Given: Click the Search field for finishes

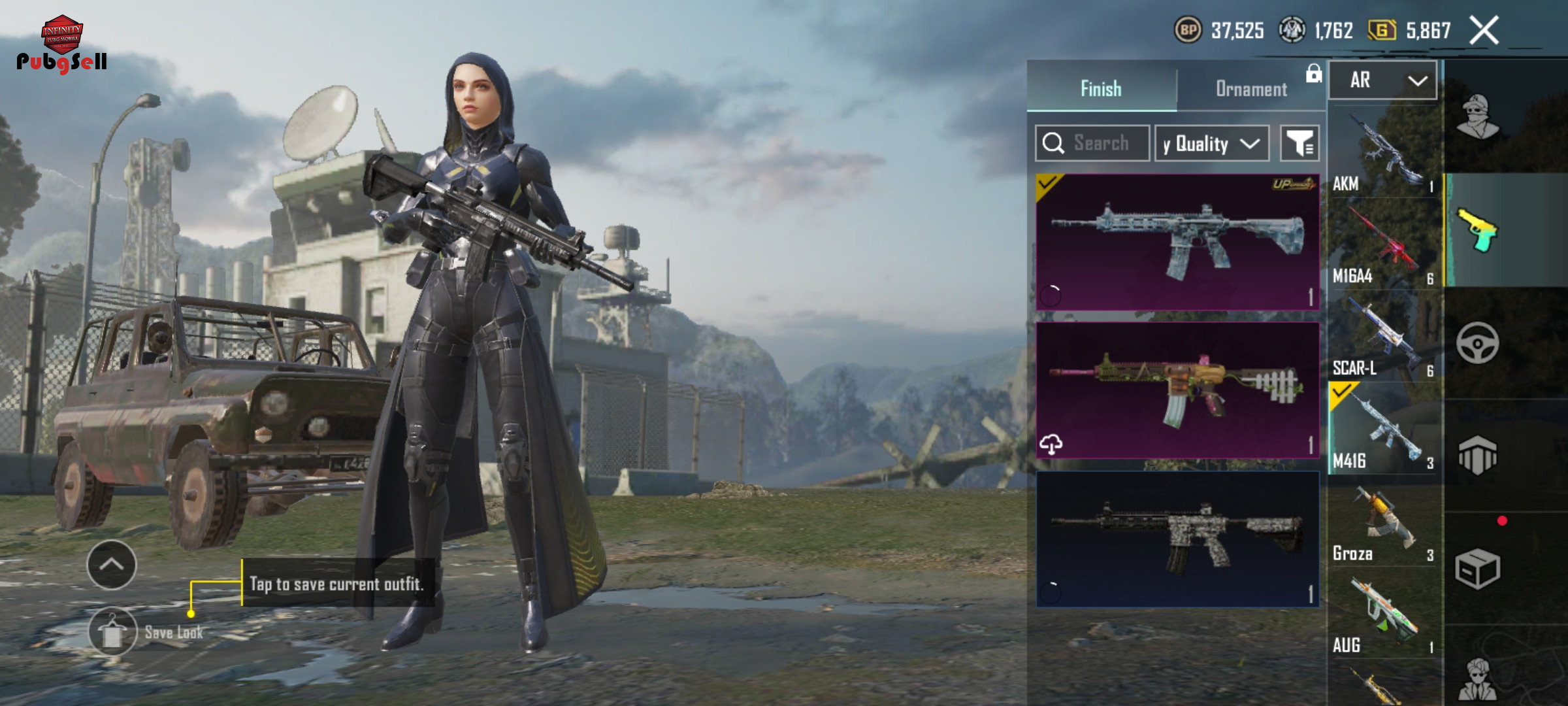Looking at the screenshot, I should (x=1092, y=143).
